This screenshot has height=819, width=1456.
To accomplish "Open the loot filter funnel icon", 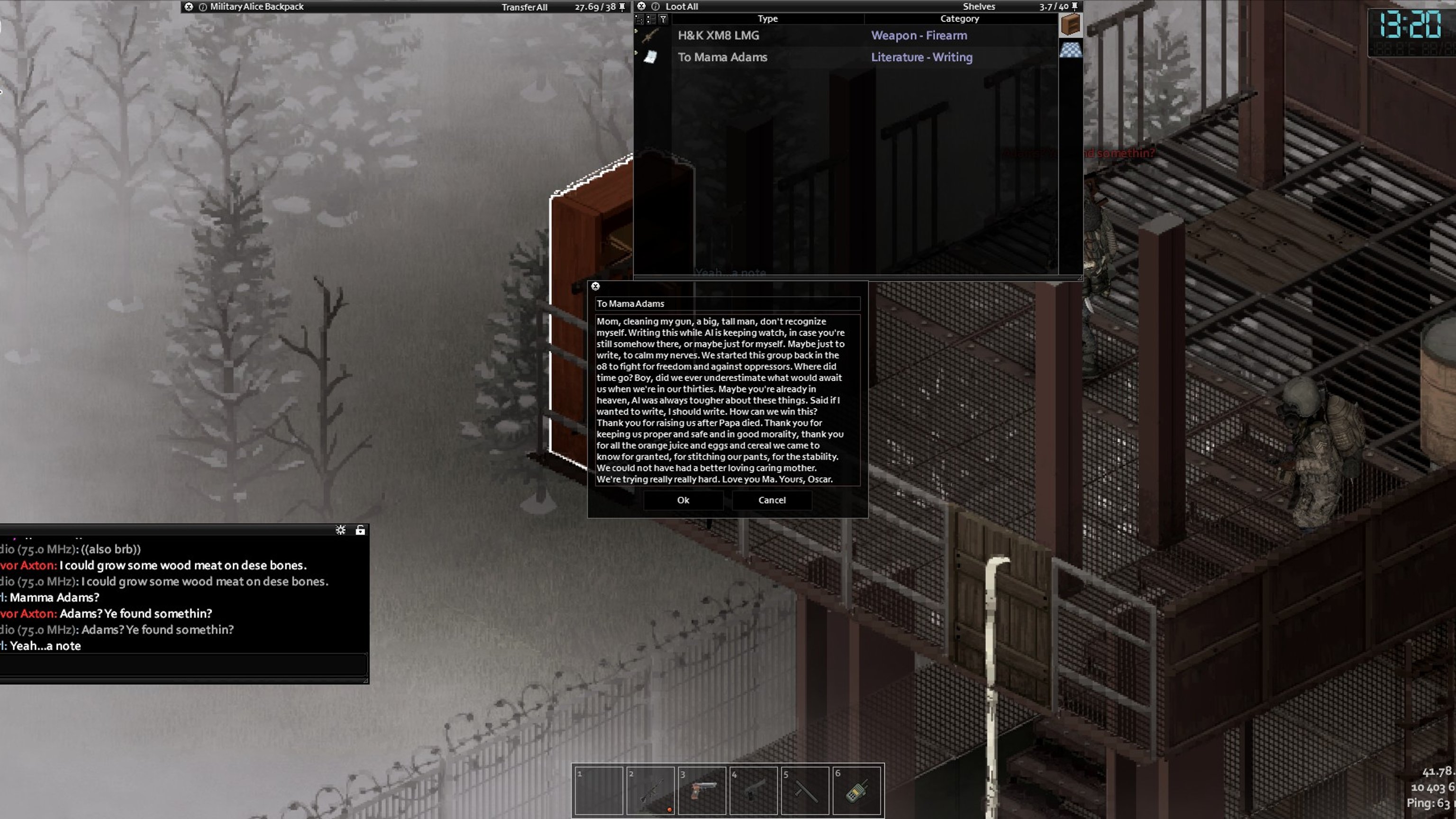I will point(664,19).
